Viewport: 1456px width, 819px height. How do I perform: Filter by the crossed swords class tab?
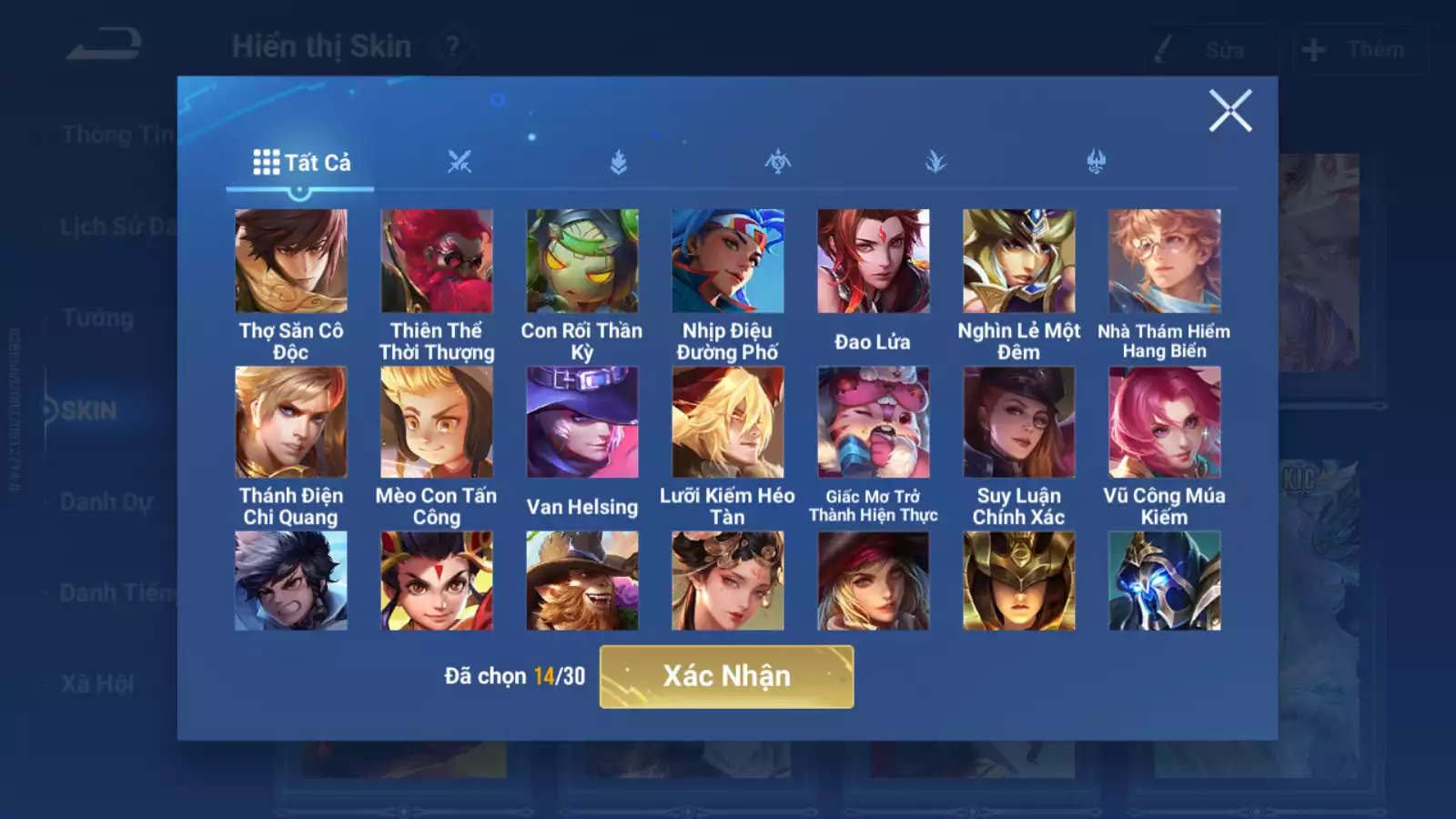click(460, 163)
